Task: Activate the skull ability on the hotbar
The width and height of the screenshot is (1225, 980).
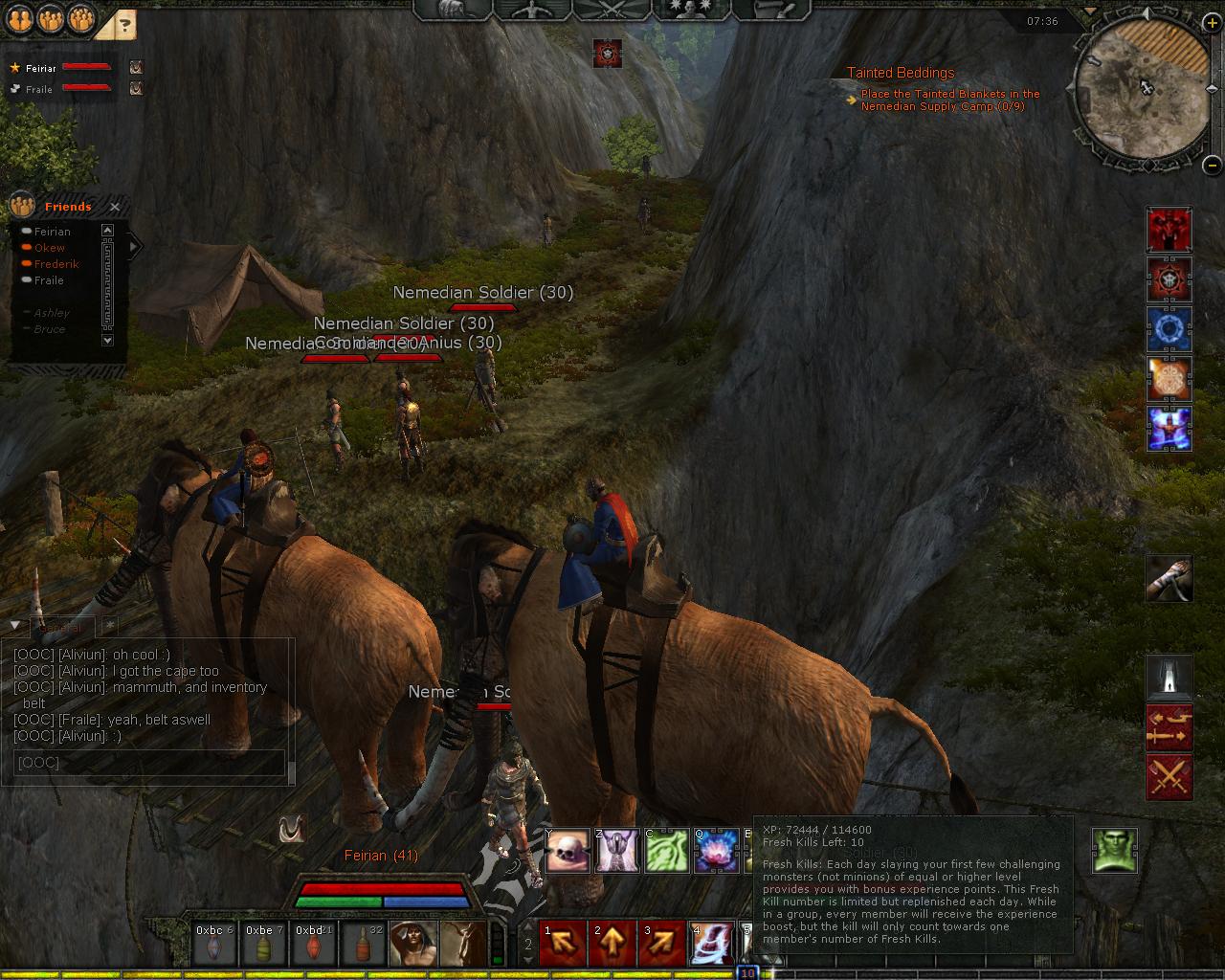Action: (x=568, y=851)
